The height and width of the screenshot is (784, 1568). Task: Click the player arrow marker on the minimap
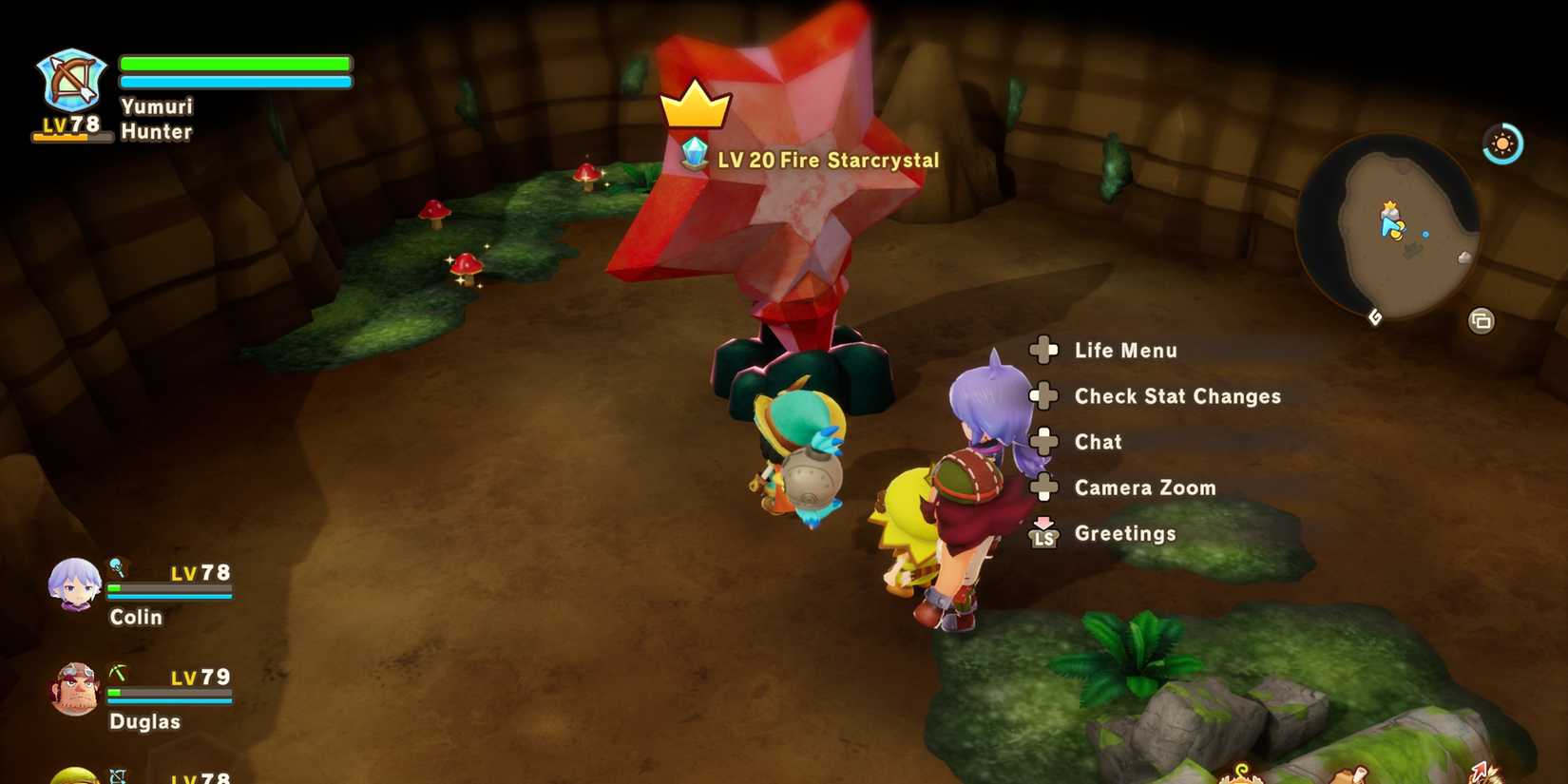pyautogui.click(x=1390, y=226)
